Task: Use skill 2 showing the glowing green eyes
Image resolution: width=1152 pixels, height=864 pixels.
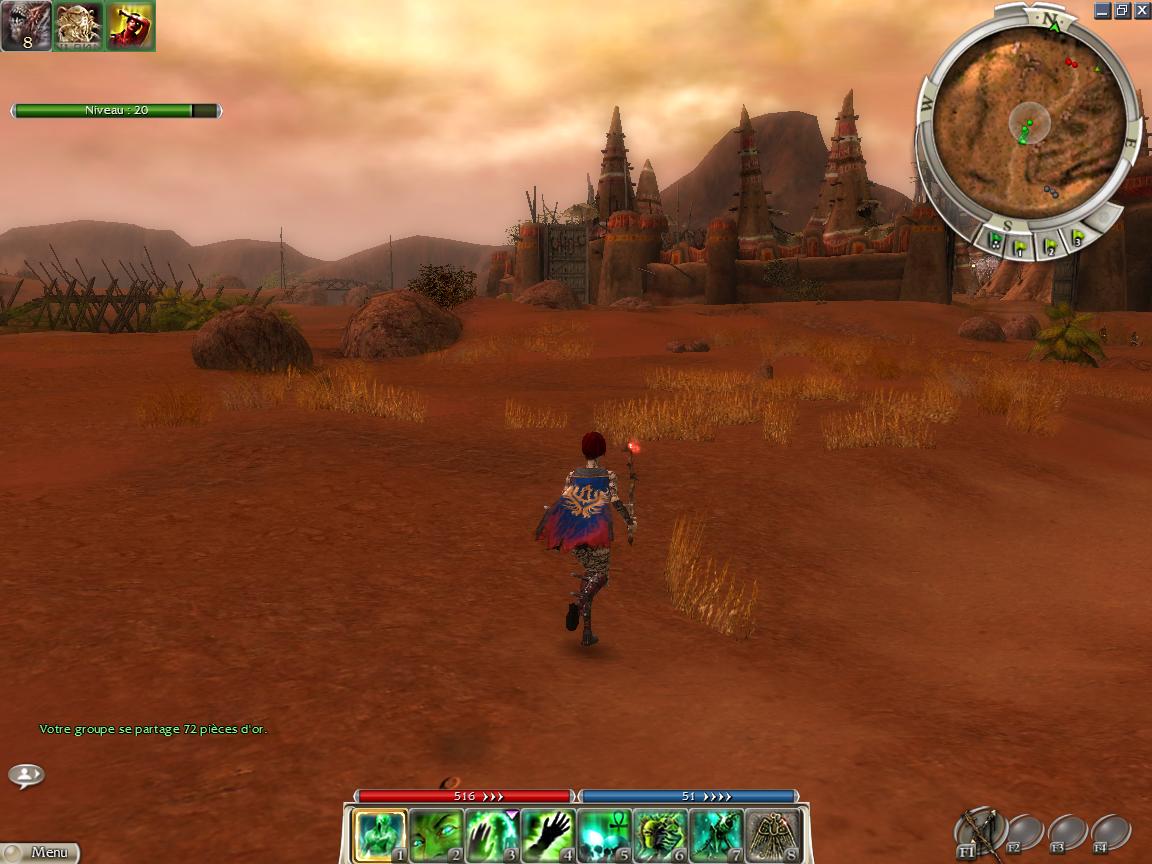Action: click(x=437, y=836)
